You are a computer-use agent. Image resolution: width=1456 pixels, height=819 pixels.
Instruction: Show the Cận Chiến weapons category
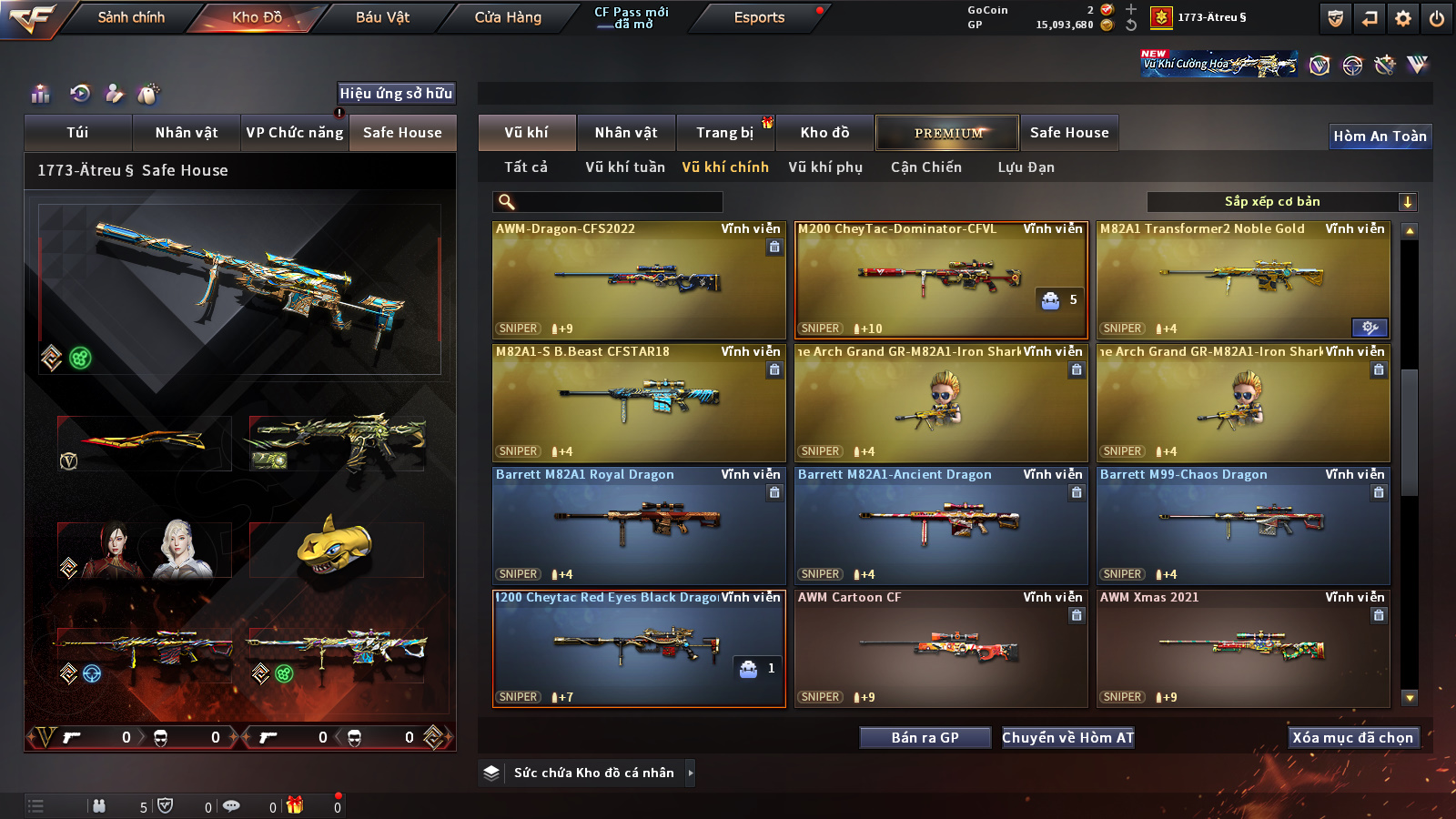[x=925, y=167]
